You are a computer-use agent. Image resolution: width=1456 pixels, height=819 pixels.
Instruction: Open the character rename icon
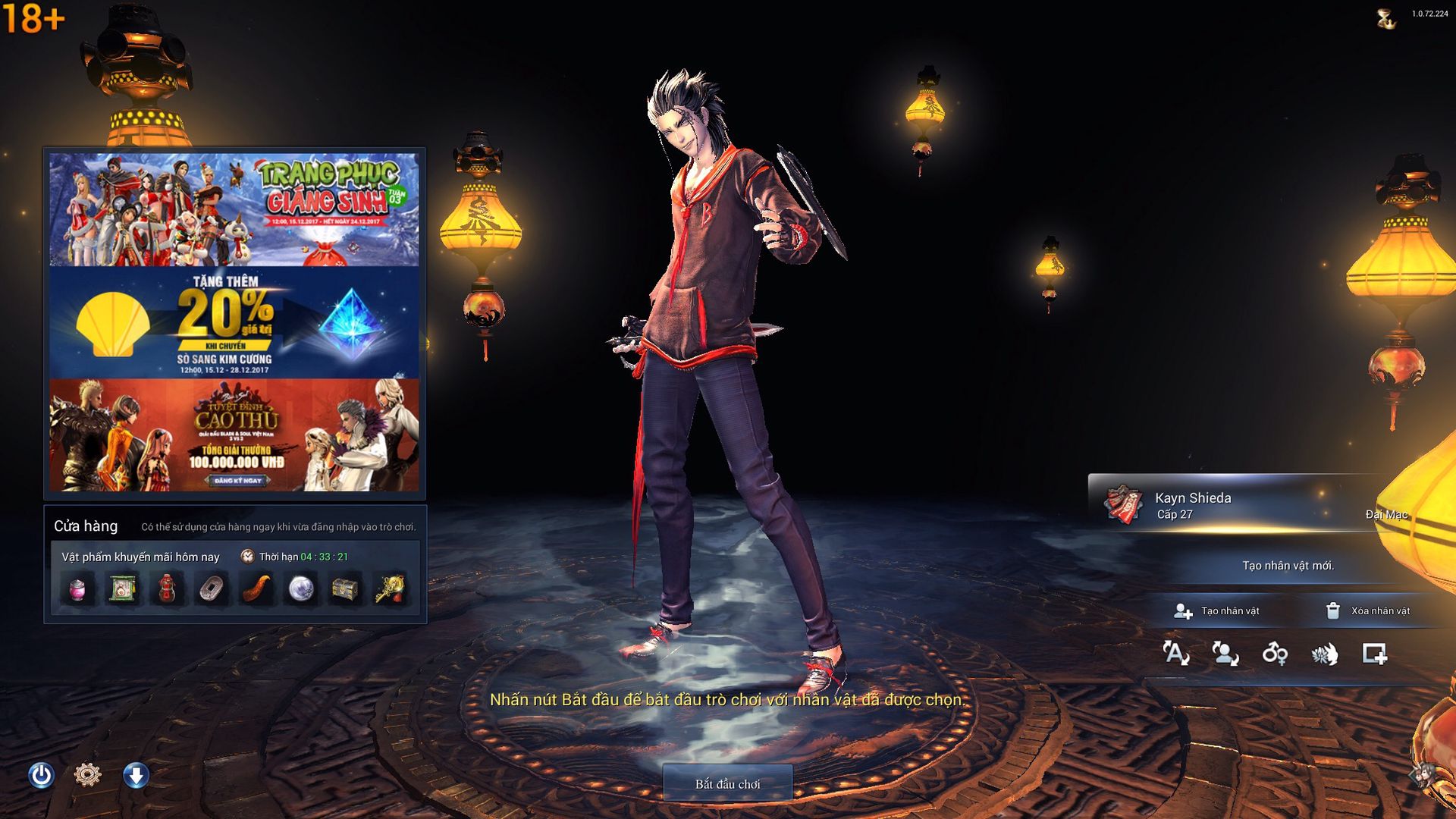click(x=1175, y=654)
